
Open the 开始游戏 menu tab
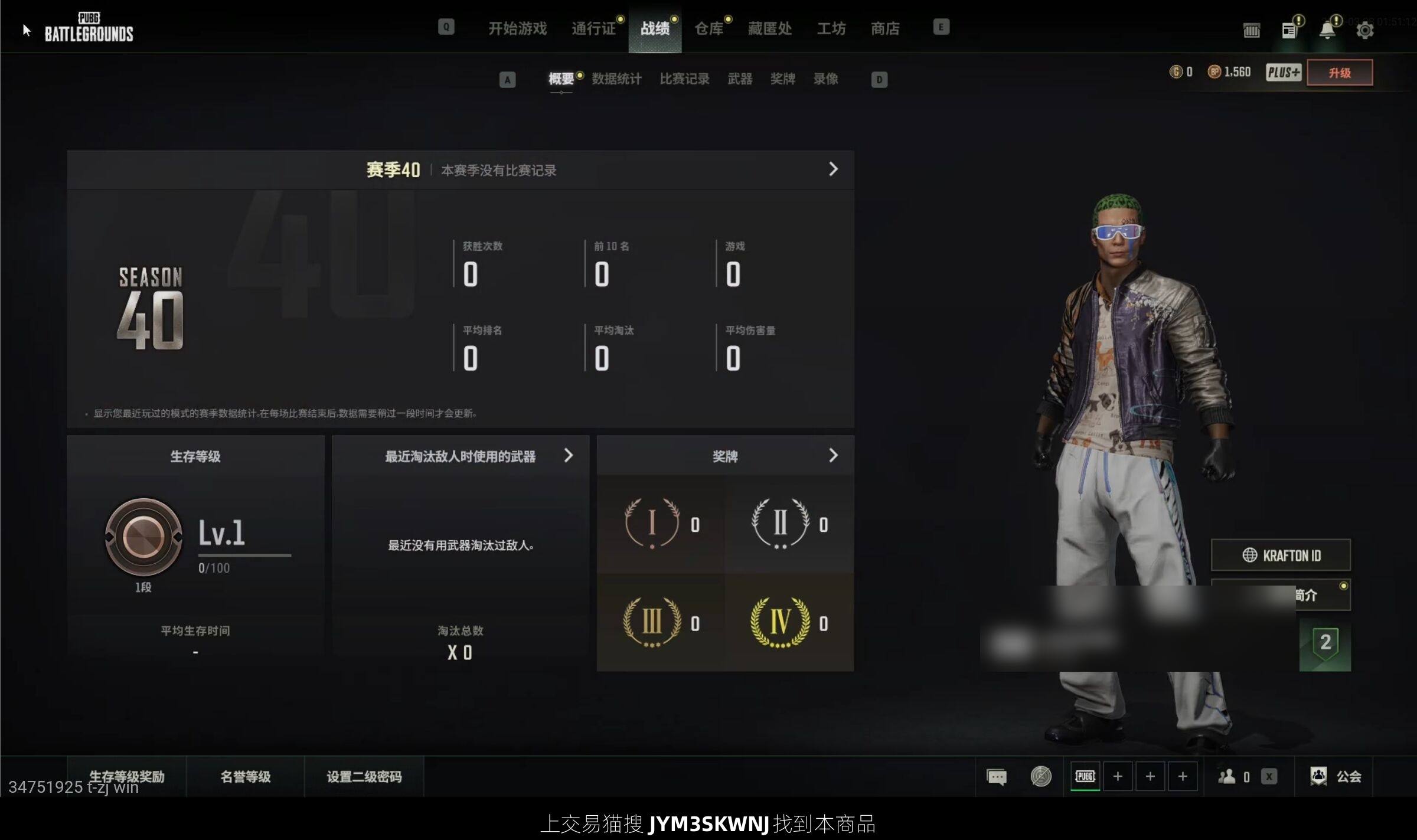tap(517, 28)
